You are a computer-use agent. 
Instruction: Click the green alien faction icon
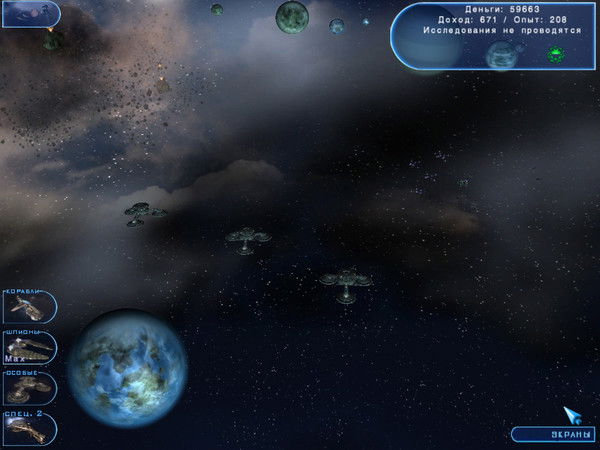click(556, 55)
